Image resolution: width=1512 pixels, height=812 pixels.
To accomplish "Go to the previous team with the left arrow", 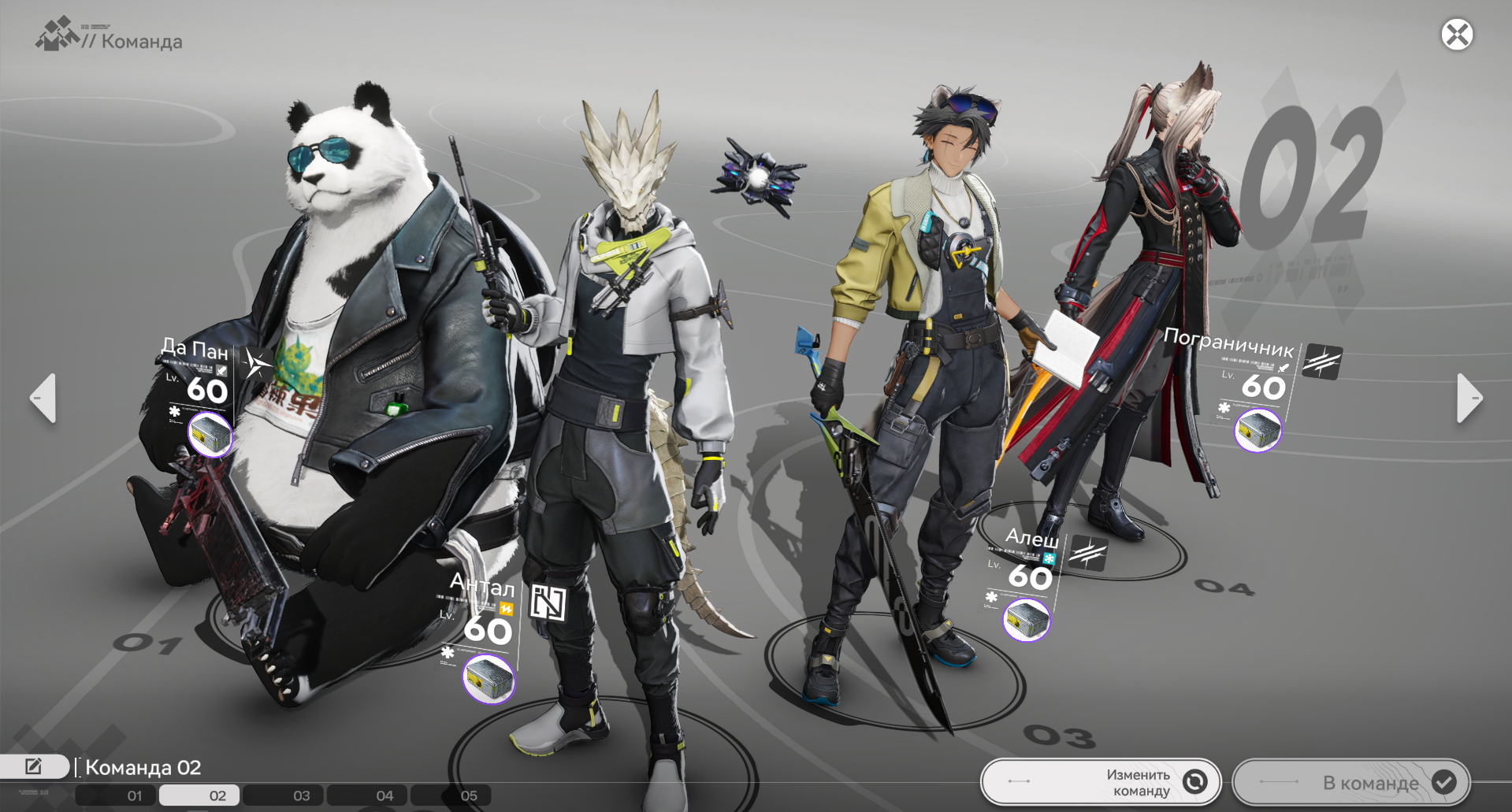I will click(x=43, y=398).
